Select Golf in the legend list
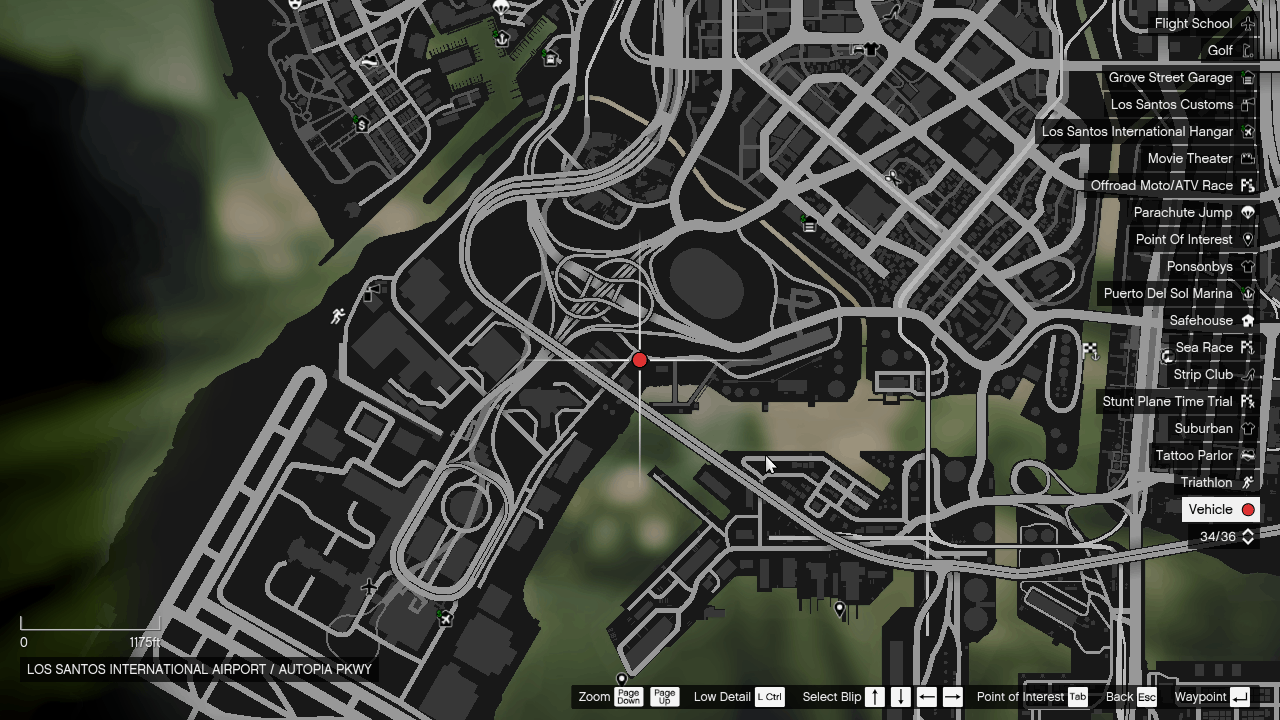This screenshot has width=1280, height=720. tap(1222, 50)
